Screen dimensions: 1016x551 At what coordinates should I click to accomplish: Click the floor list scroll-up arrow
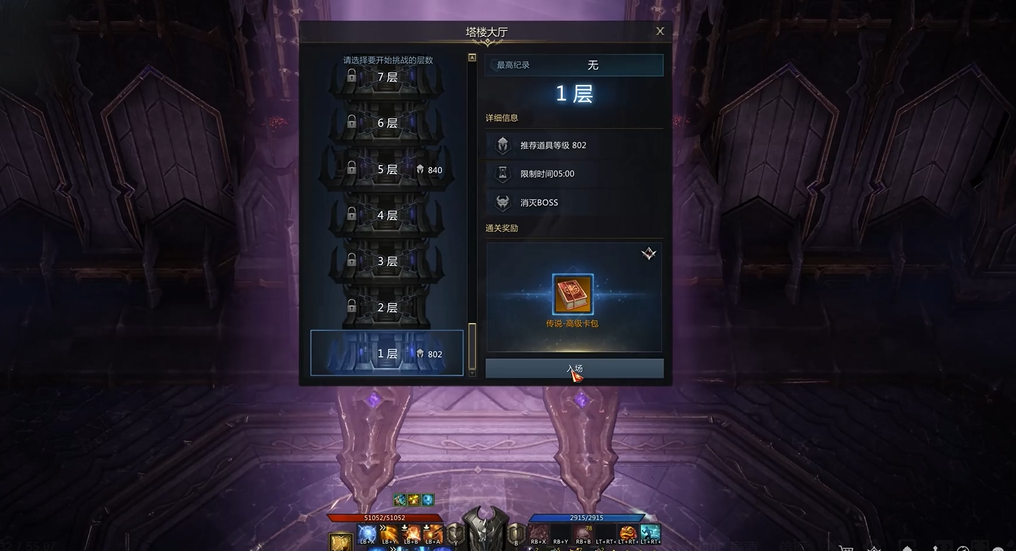pos(472,58)
